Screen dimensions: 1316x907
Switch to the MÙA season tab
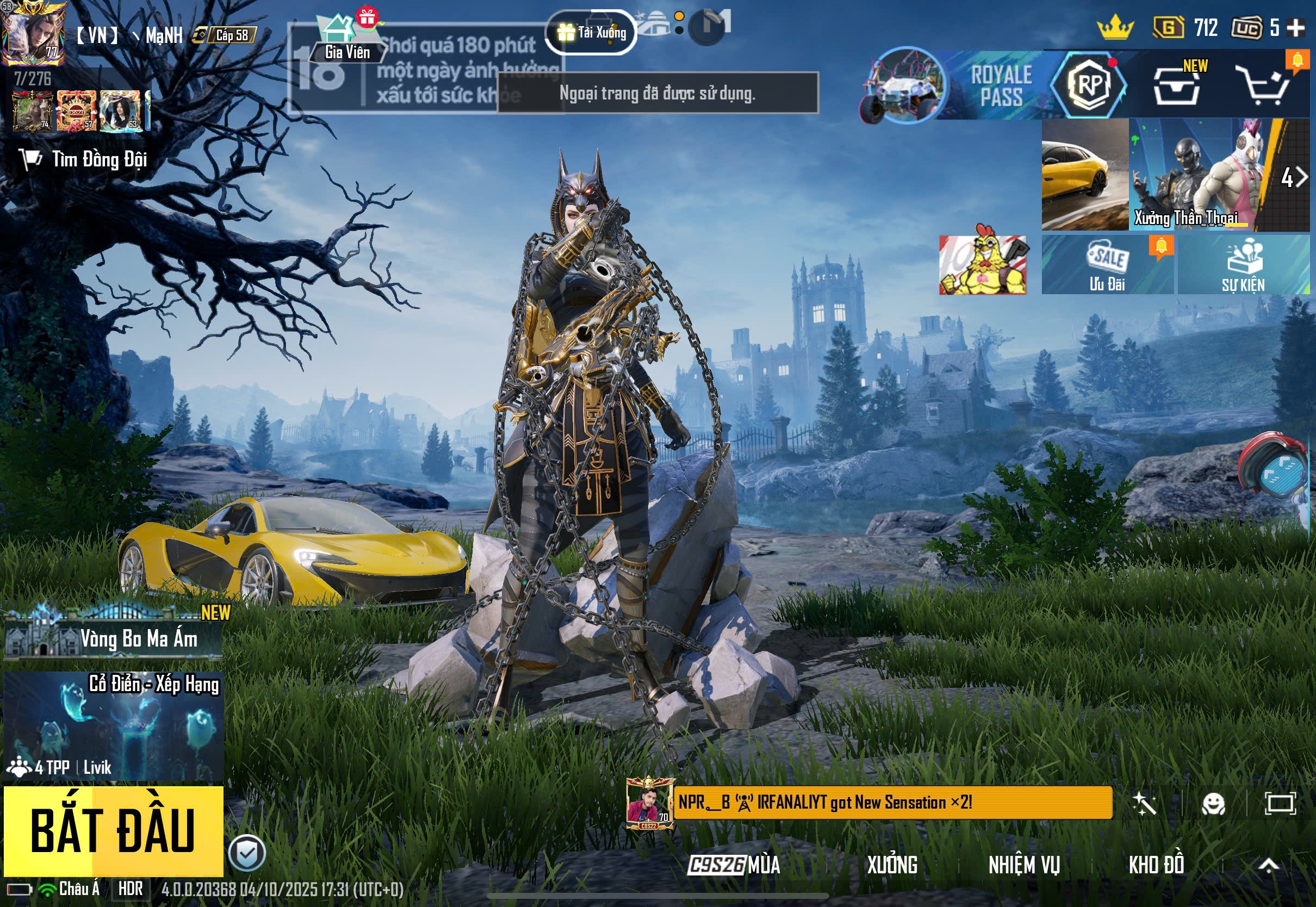pyautogui.click(x=734, y=865)
